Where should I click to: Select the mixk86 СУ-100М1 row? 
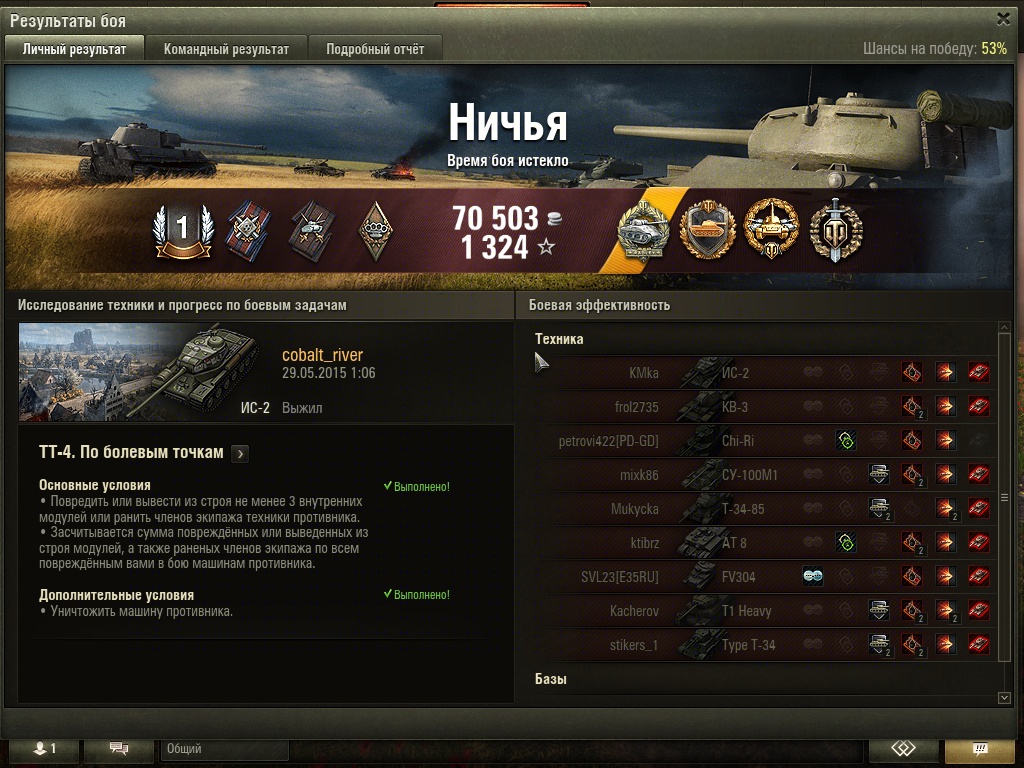coord(760,475)
